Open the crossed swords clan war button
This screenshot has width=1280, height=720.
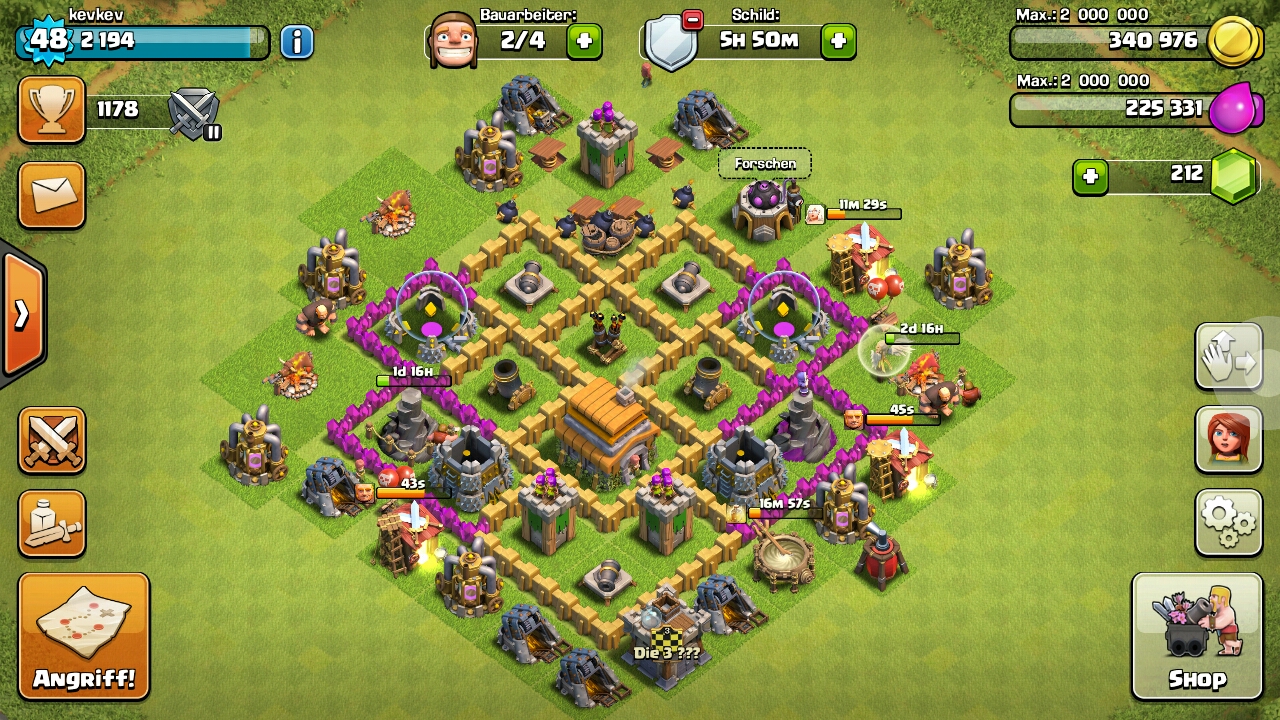52,439
